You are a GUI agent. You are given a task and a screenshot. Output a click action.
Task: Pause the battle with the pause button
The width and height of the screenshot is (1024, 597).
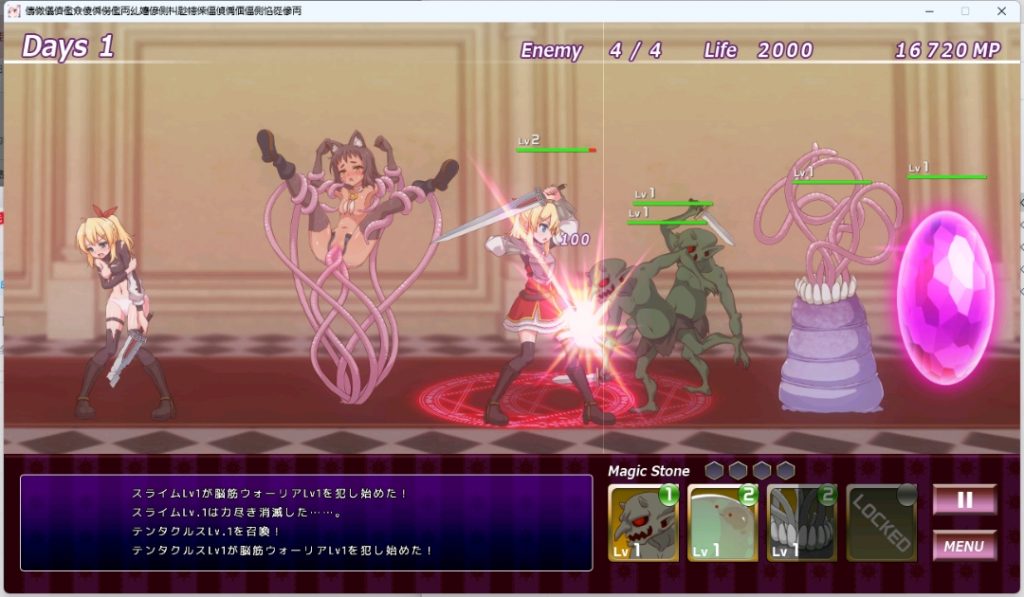[x=964, y=500]
